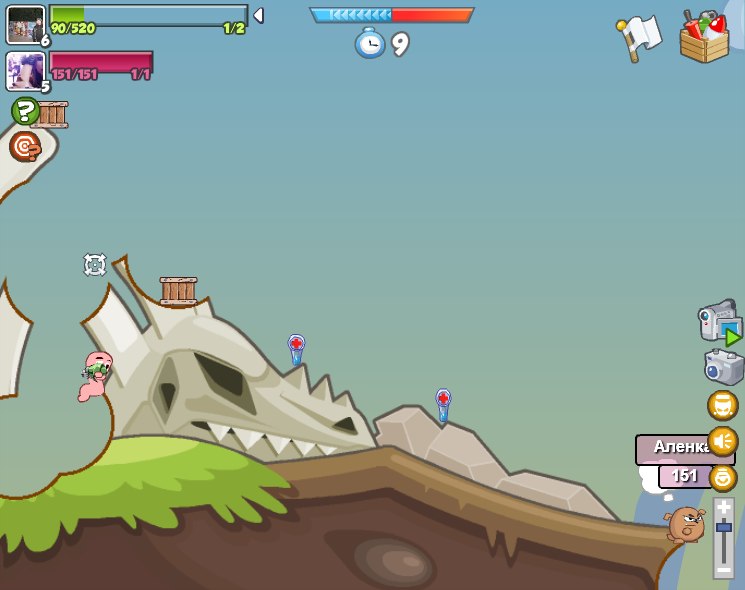The height and width of the screenshot is (590, 745).
Task: Open the green question mark help
Action: 25,110
